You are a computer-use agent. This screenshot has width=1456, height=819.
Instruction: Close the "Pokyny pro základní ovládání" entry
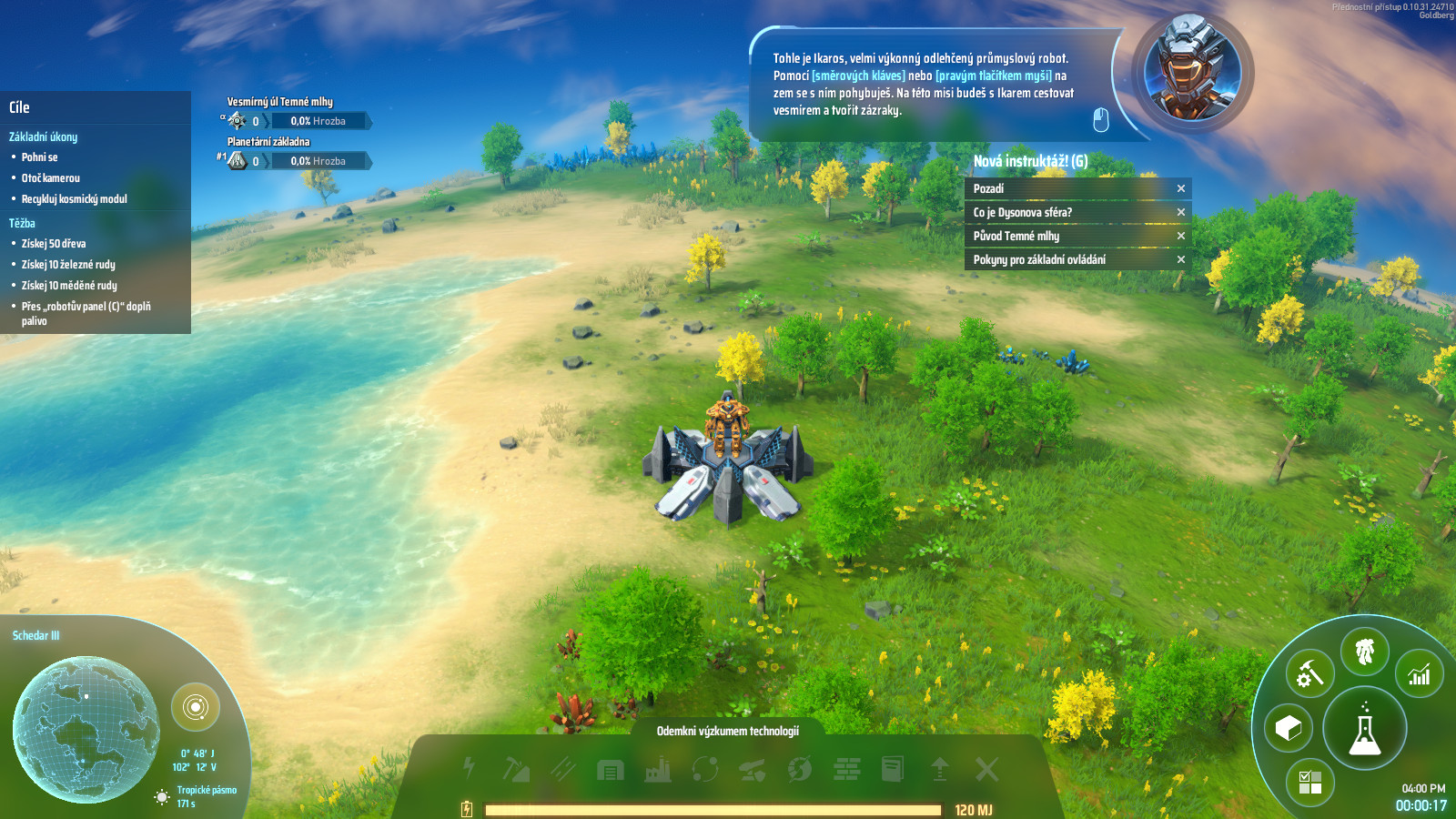1181,259
